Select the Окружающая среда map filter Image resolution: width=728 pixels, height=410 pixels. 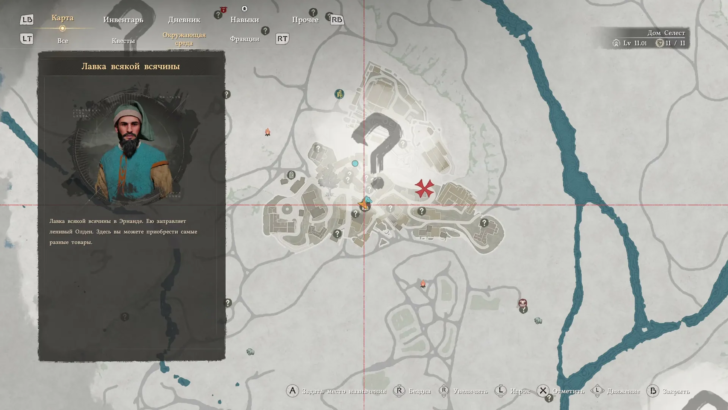[184, 39]
